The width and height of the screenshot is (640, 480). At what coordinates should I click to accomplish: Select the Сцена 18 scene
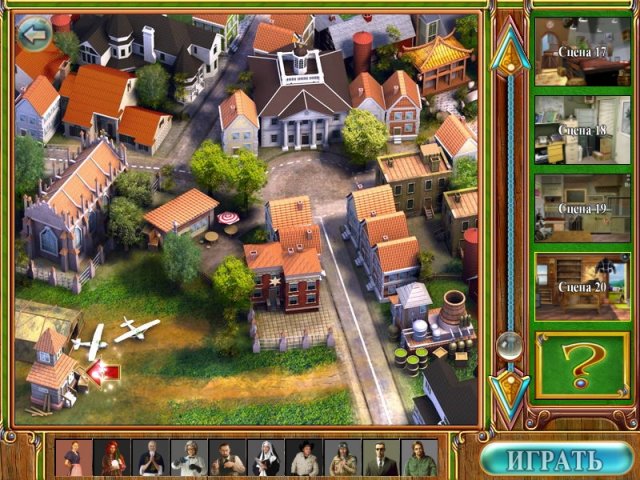coord(582,129)
